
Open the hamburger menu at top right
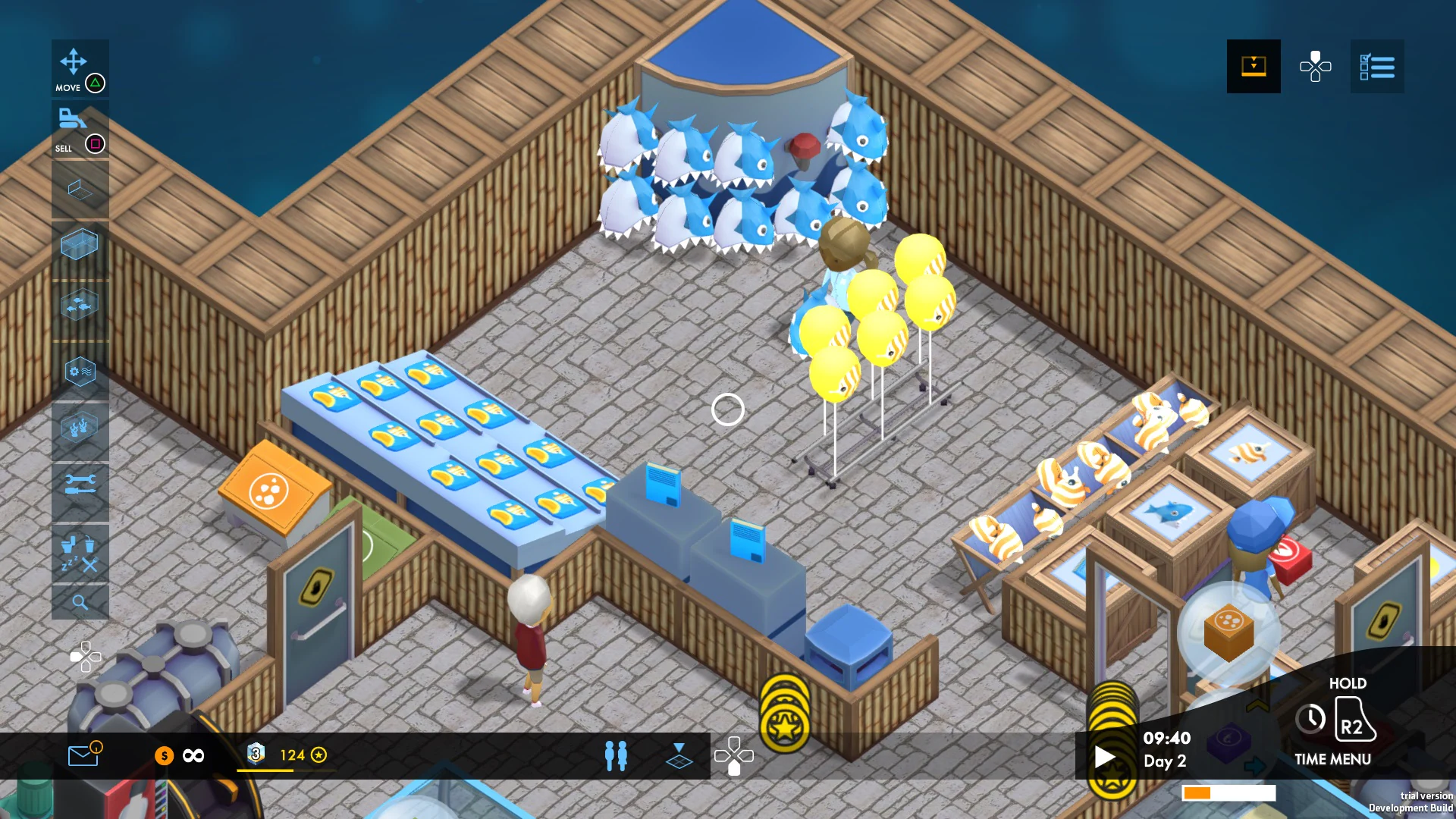[x=1377, y=67]
